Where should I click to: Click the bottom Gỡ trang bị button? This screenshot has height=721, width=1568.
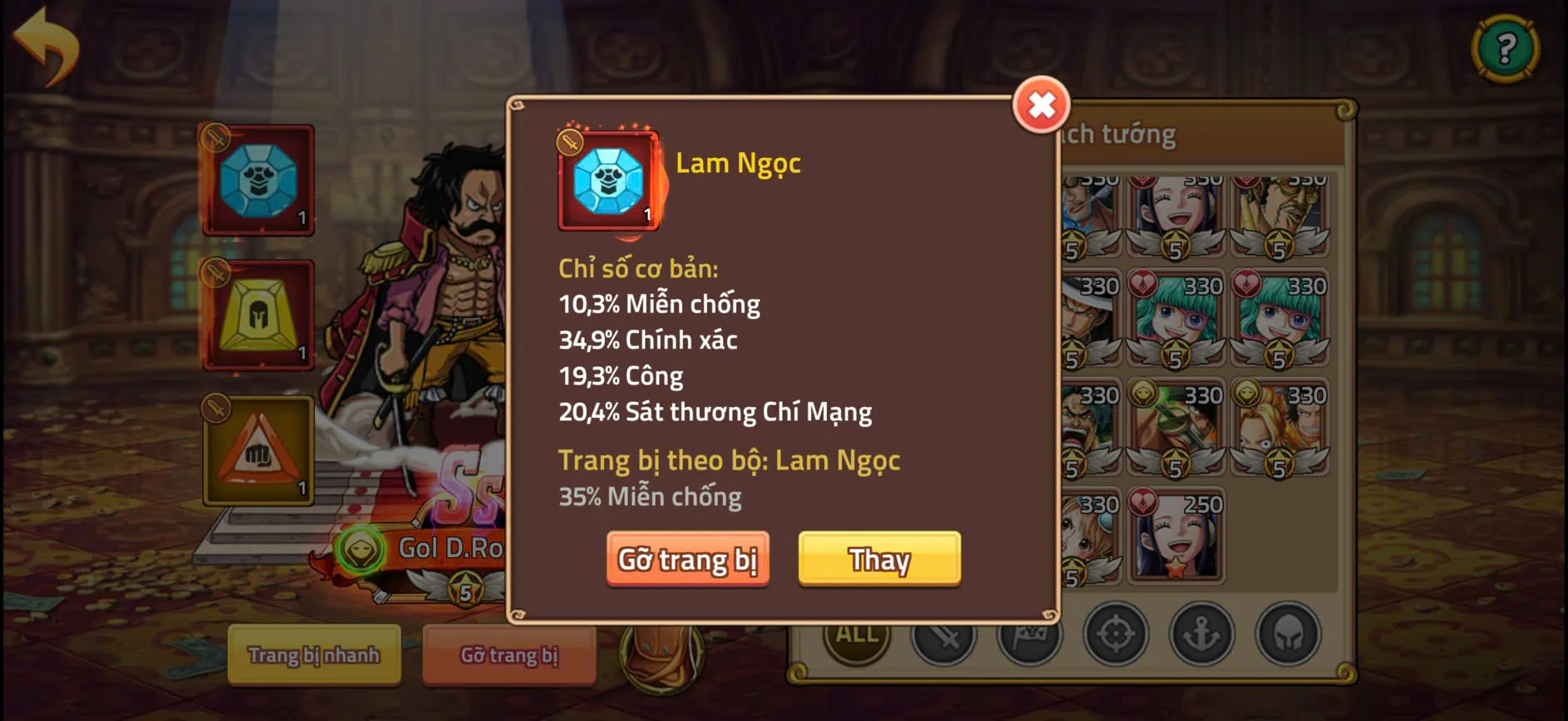509,655
